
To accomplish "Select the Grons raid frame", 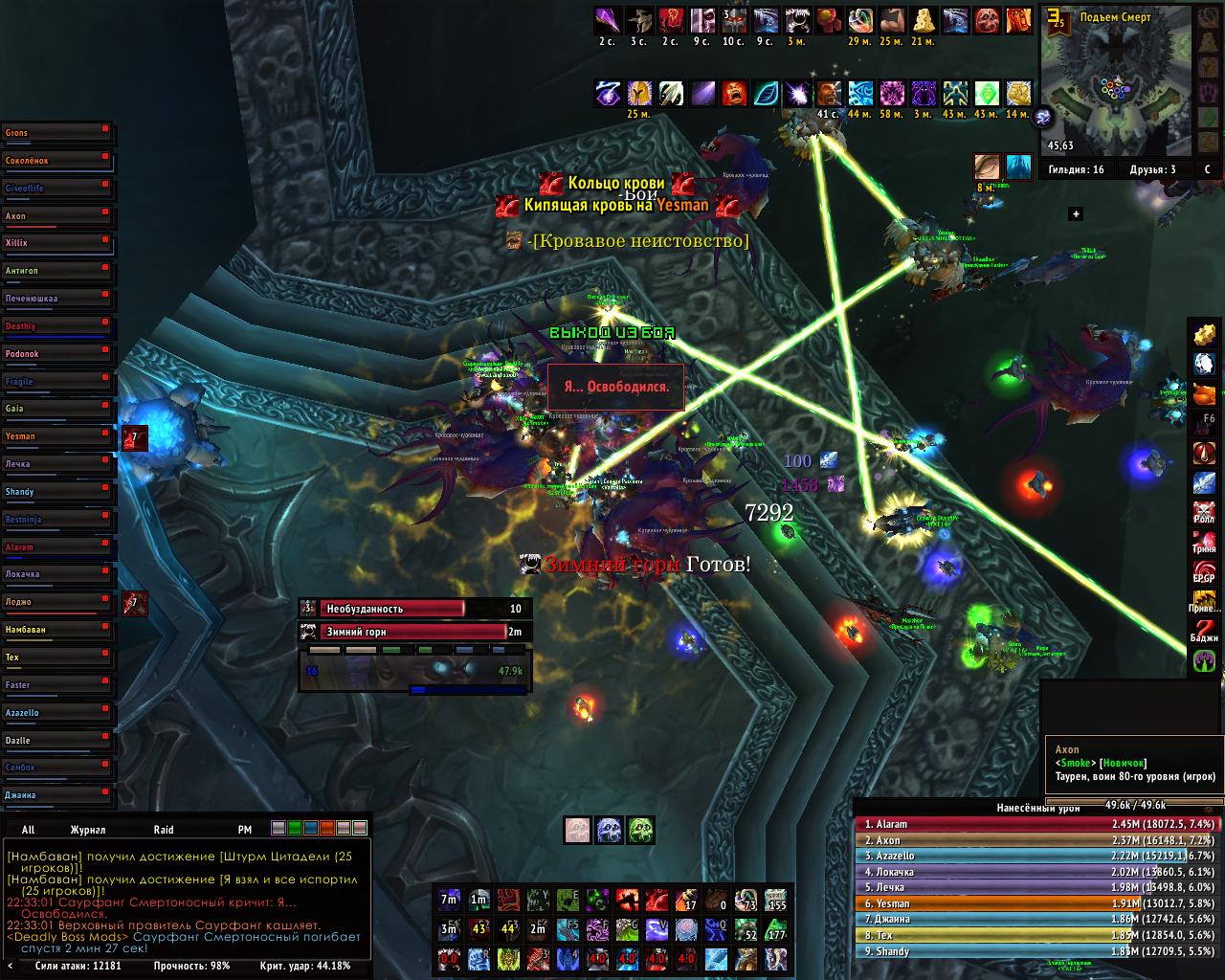I will click(57, 133).
